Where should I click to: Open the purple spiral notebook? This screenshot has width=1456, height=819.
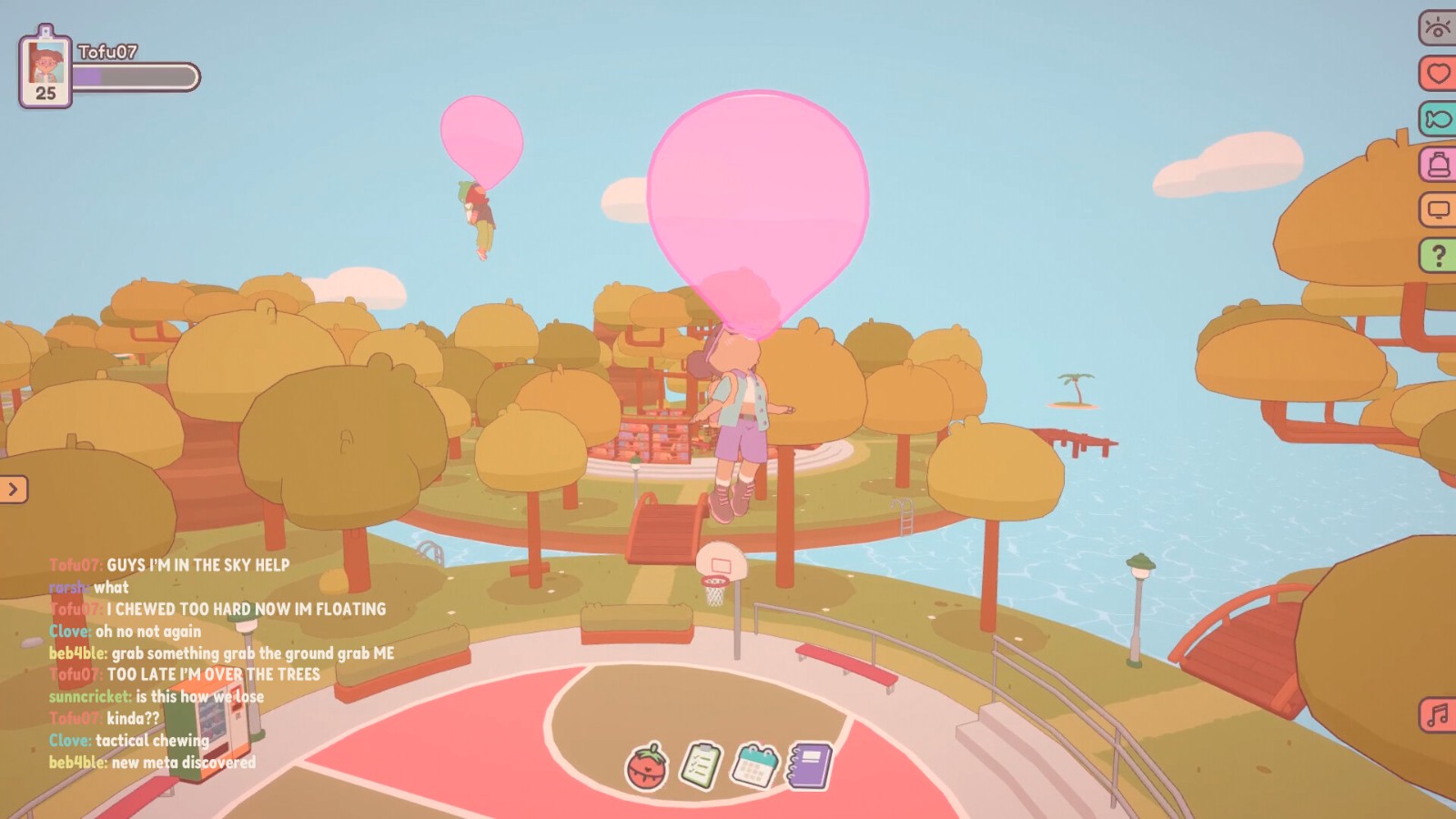coord(809,765)
